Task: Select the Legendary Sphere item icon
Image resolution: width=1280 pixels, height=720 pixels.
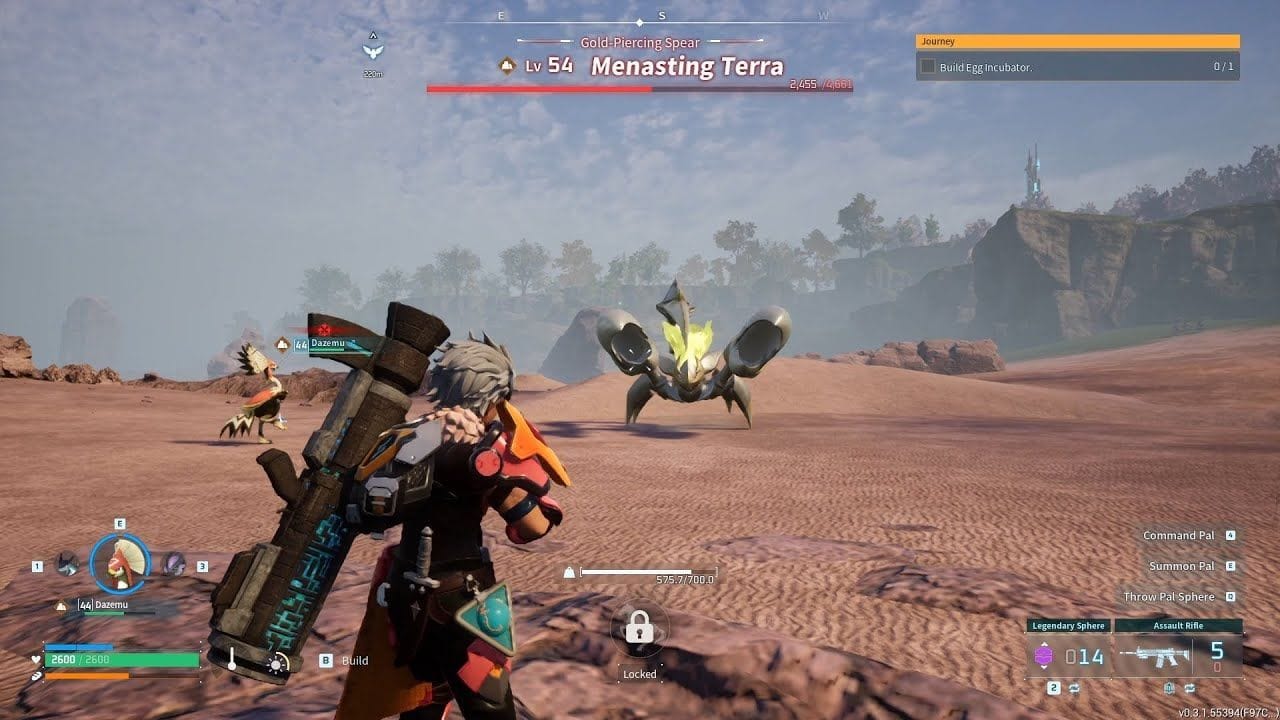Action: 1044,654
